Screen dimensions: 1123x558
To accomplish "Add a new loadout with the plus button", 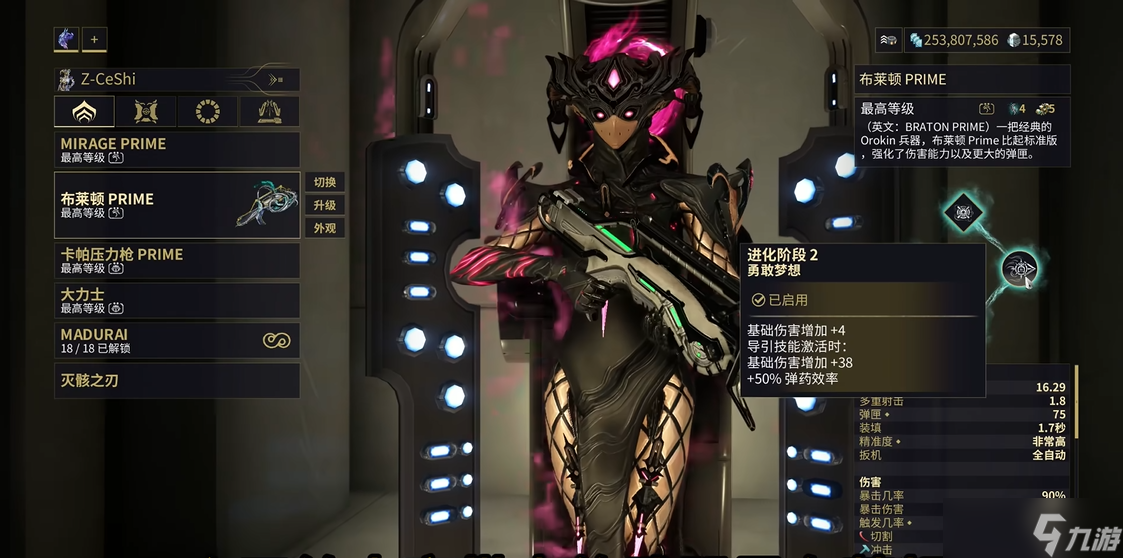I will (94, 39).
